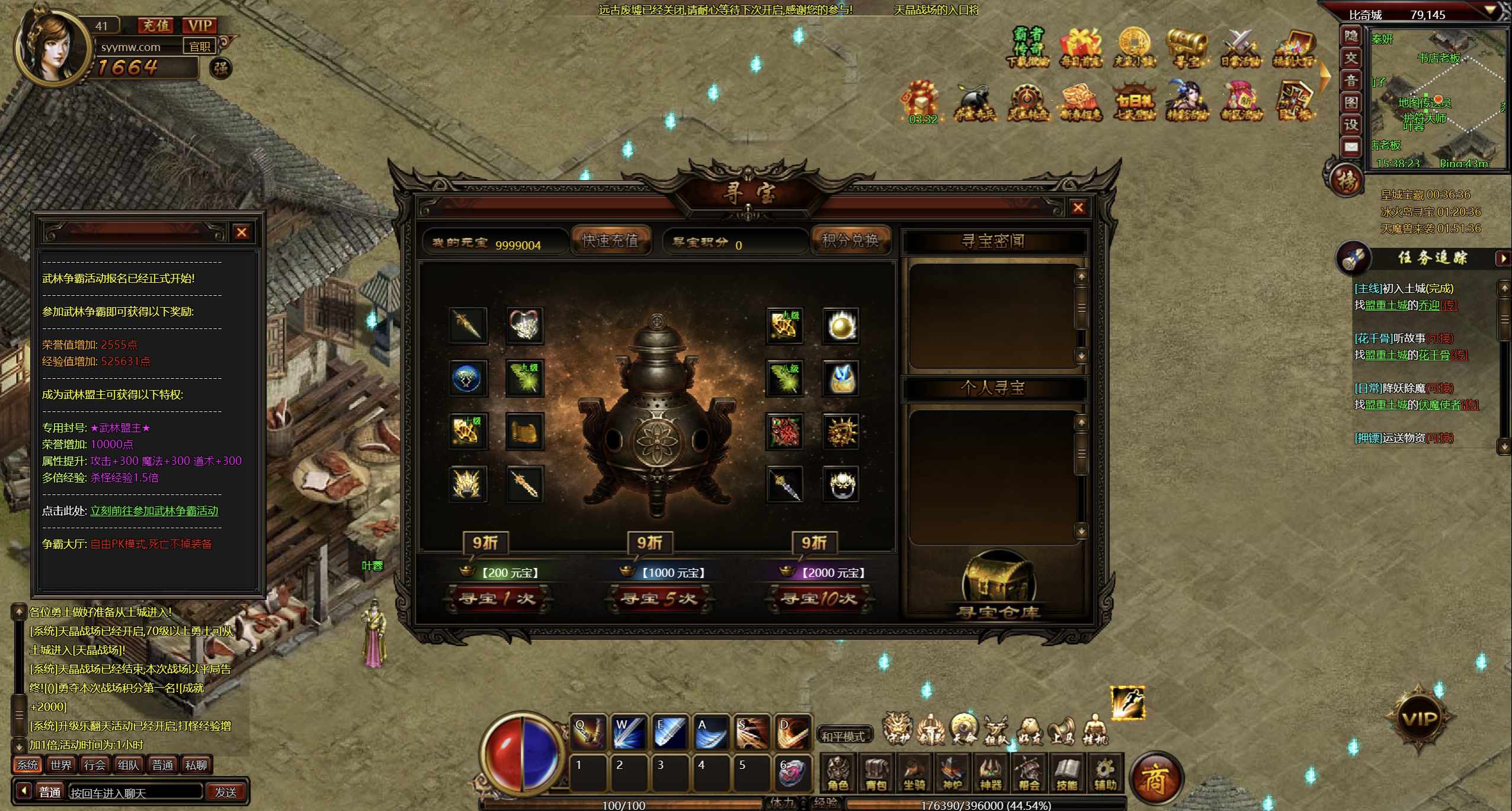Image resolution: width=1512 pixels, height=811 pixels.
Task: Follow the 立刻前往参加武林争霸活动 link
Action: (x=154, y=511)
